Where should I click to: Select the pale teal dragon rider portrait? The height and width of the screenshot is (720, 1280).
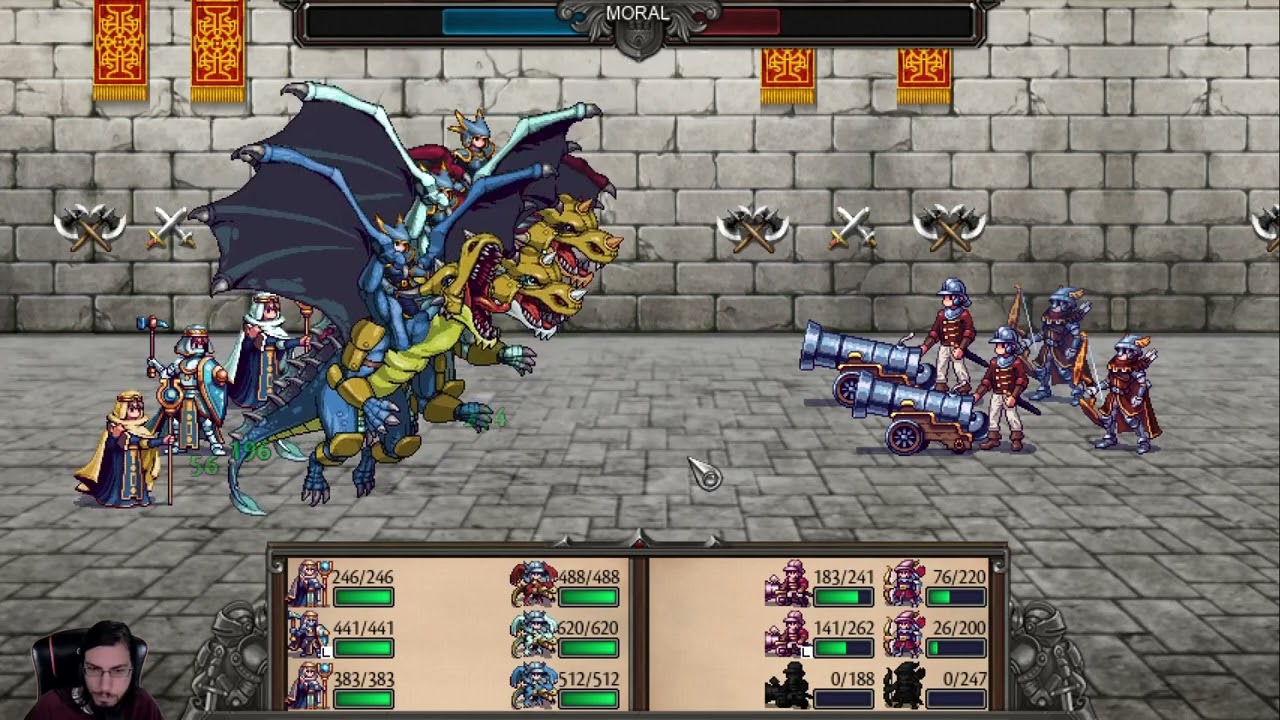(533, 636)
